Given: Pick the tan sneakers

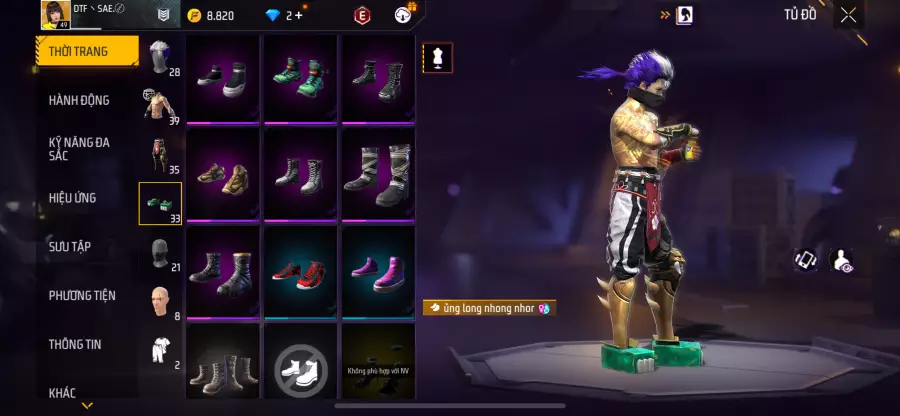Looking at the screenshot, I should click(223, 175).
